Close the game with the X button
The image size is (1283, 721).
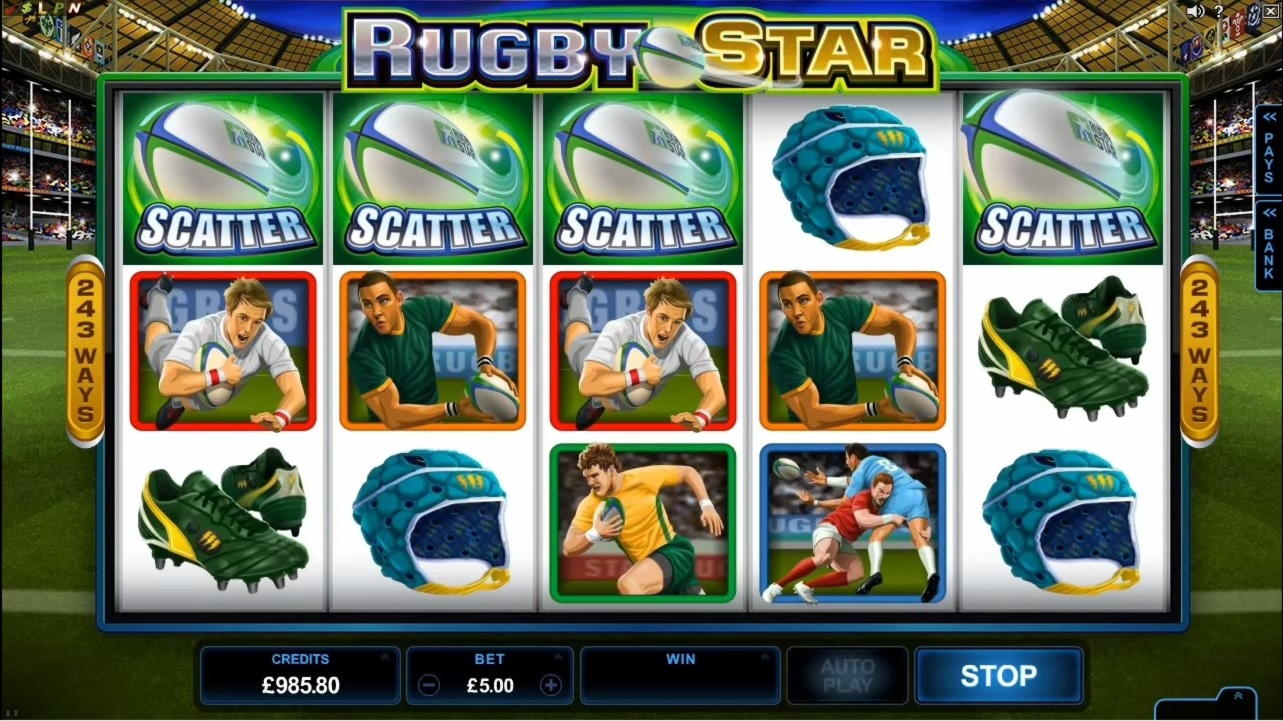click(1271, 11)
